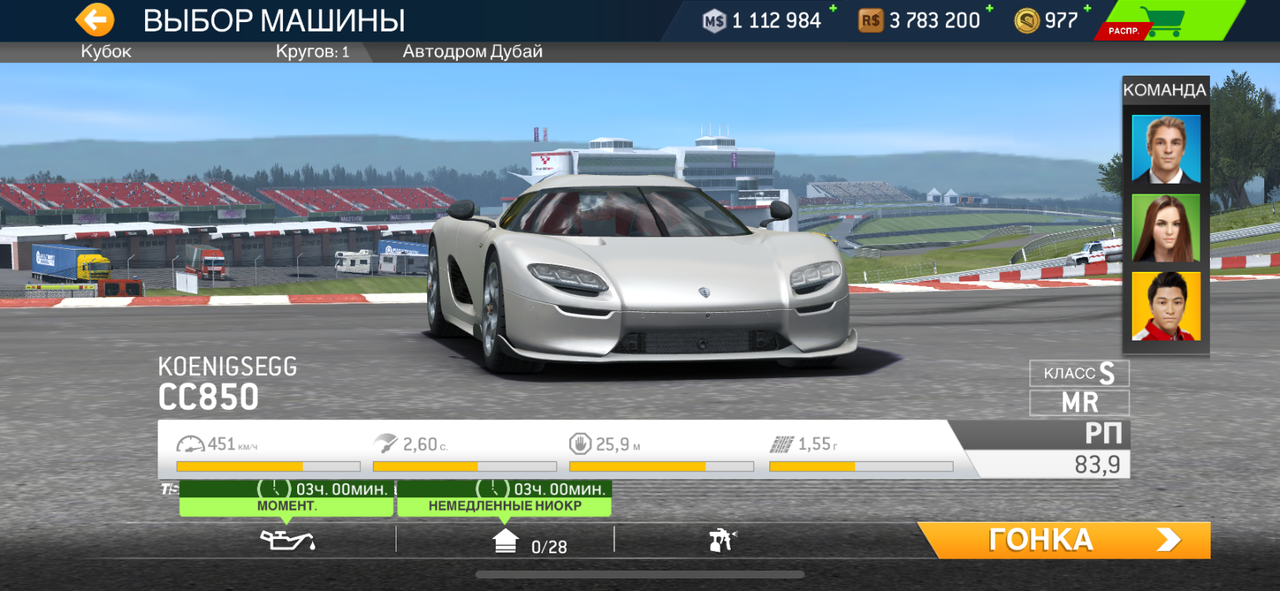Select the brunette female team member portrait
Screen dimensions: 1280x591
tap(1166, 228)
